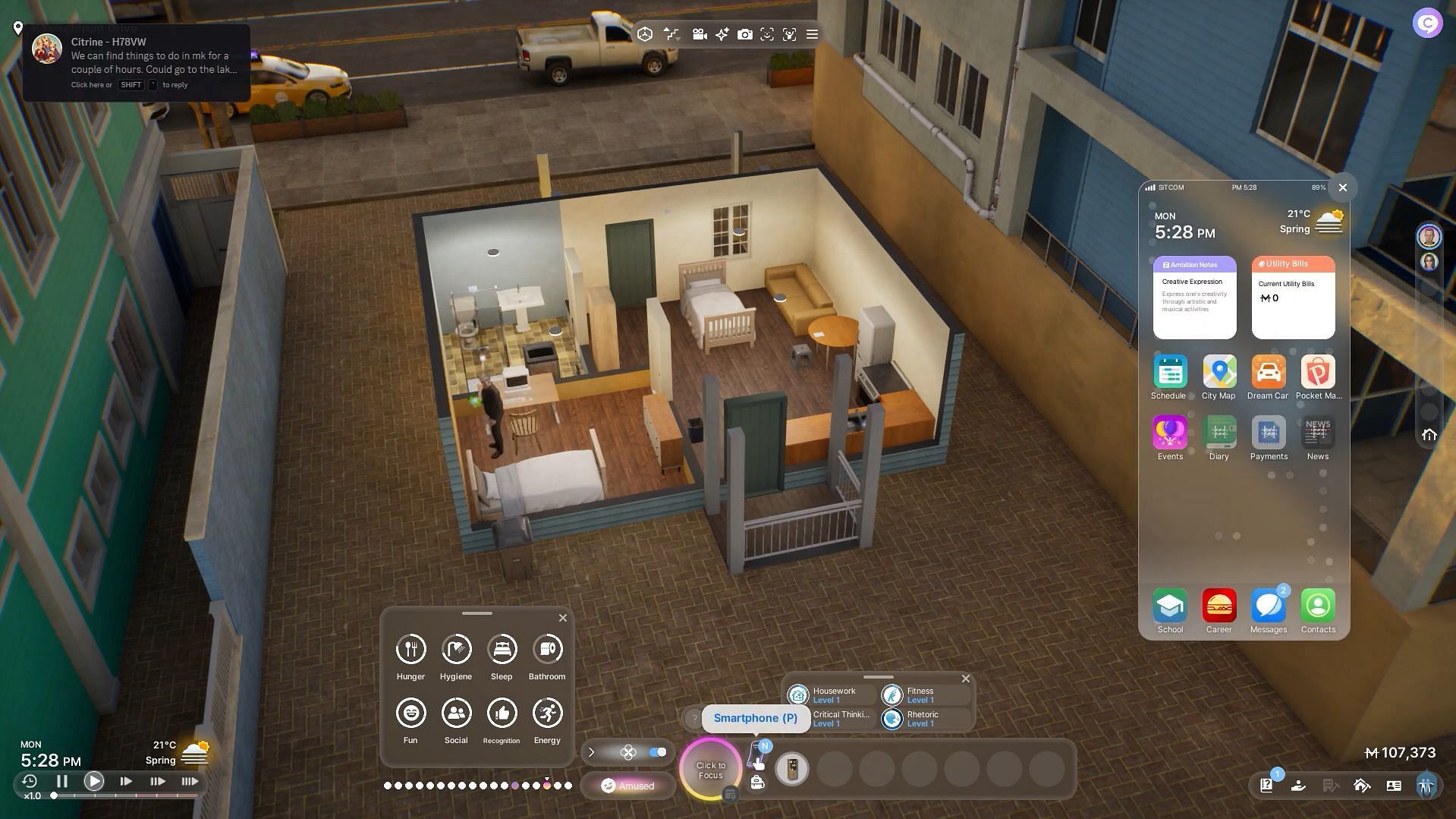Open the Payments app

pyautogui.click(x=1268, y=433)
